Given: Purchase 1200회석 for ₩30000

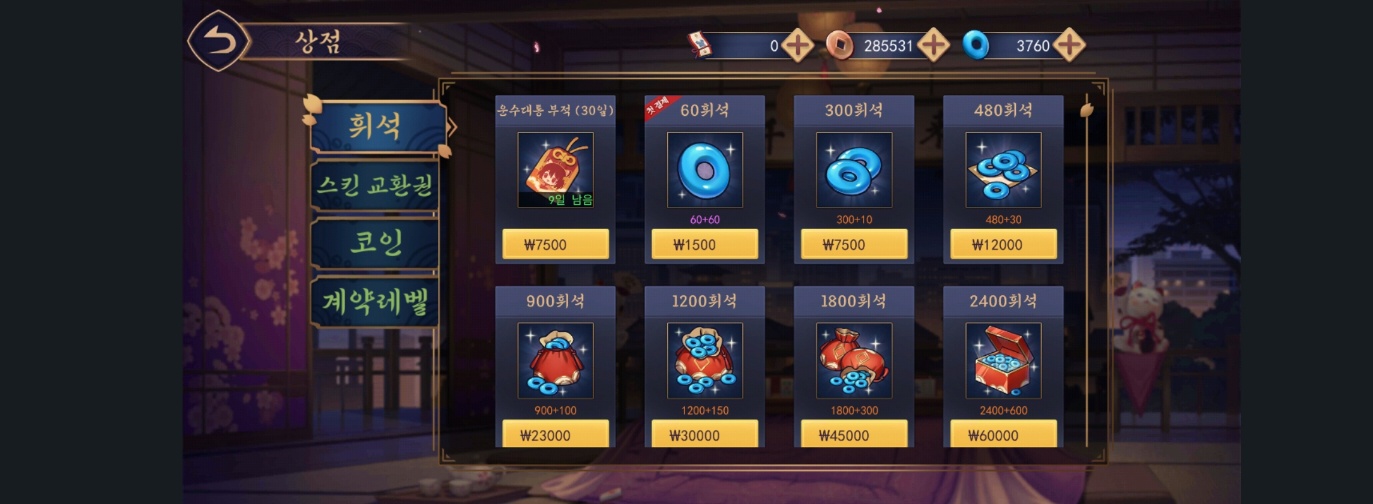Looking at the screenshot, I should pos(705,434).
